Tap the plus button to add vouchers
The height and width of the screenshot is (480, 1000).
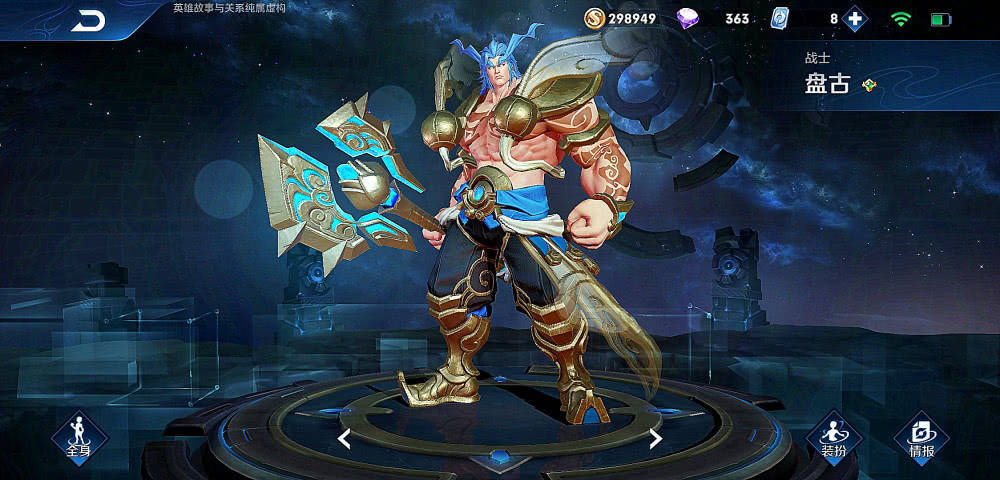pyautogui.click(x=854, y=19)
